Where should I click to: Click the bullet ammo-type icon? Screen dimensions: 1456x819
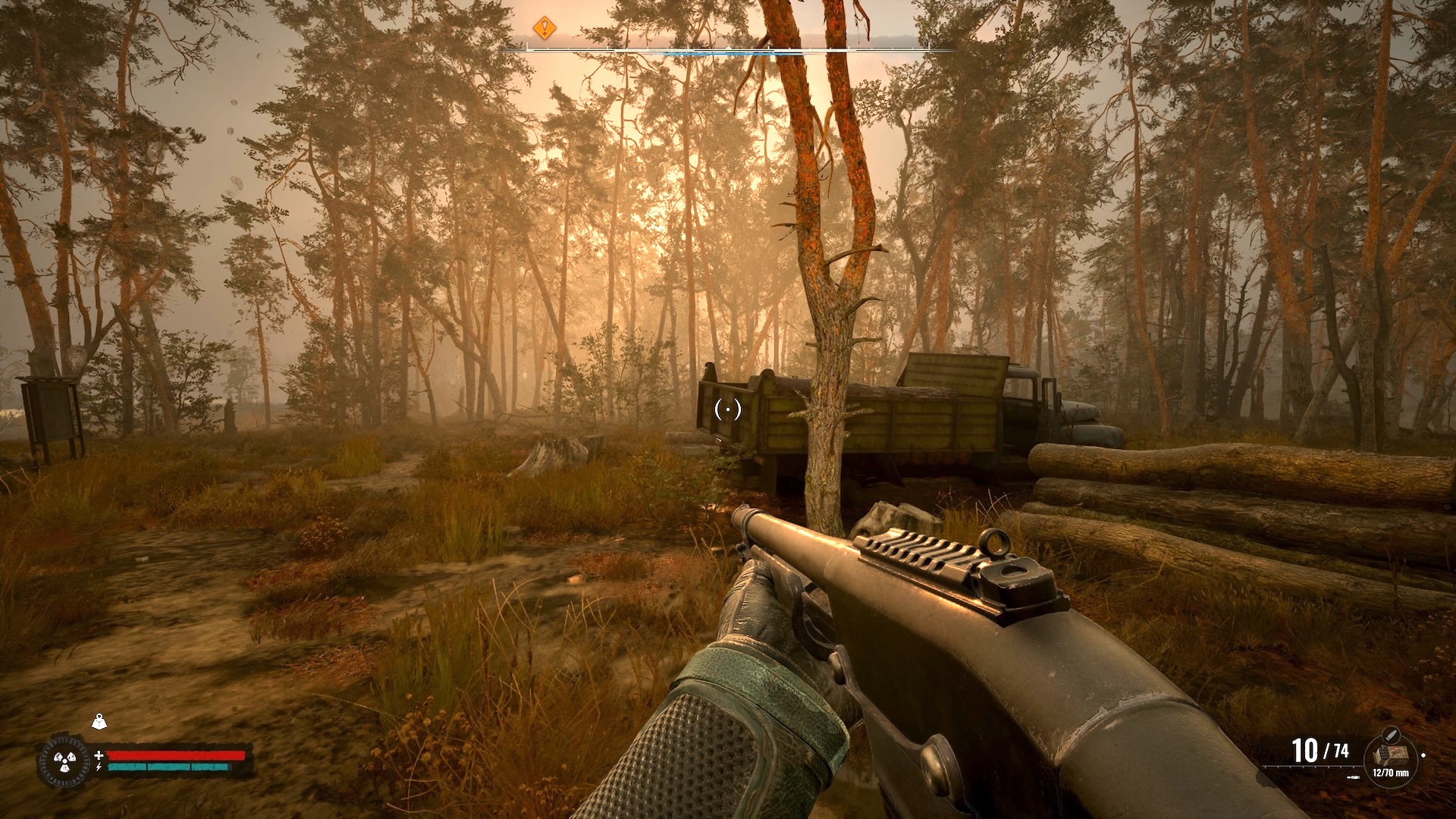point(1390,733)
